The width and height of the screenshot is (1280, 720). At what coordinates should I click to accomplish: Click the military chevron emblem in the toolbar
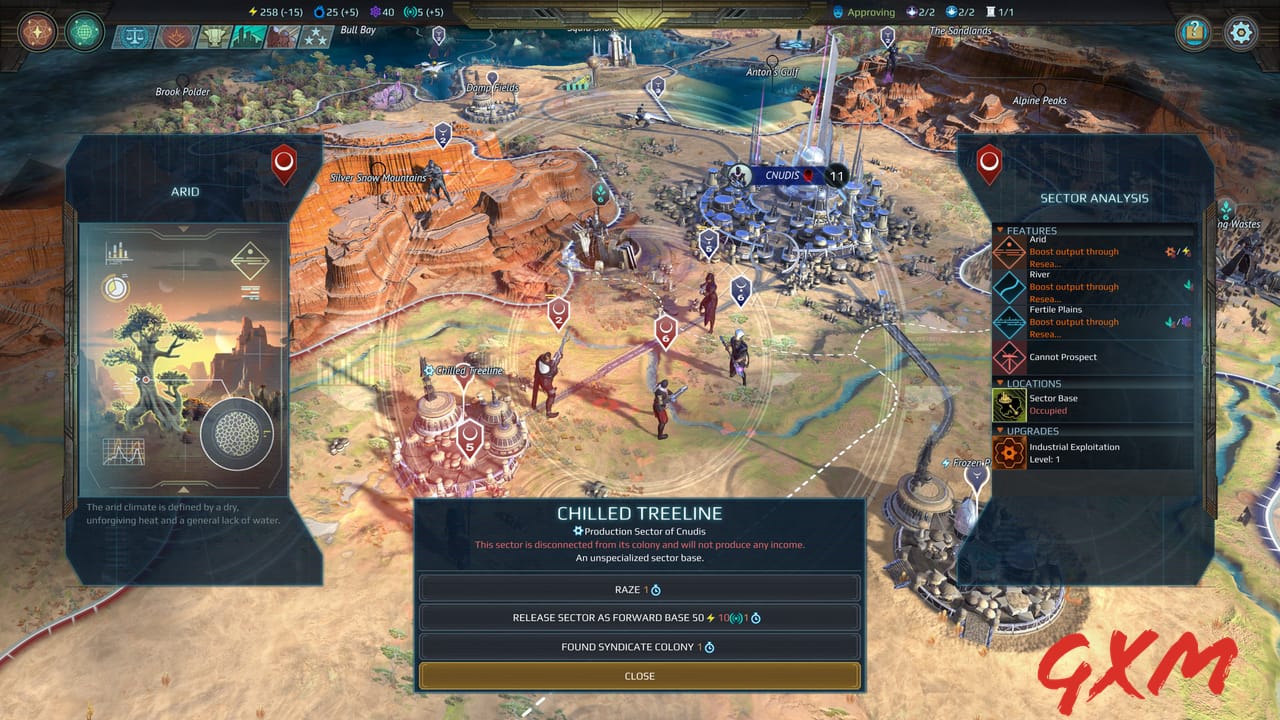175,37
